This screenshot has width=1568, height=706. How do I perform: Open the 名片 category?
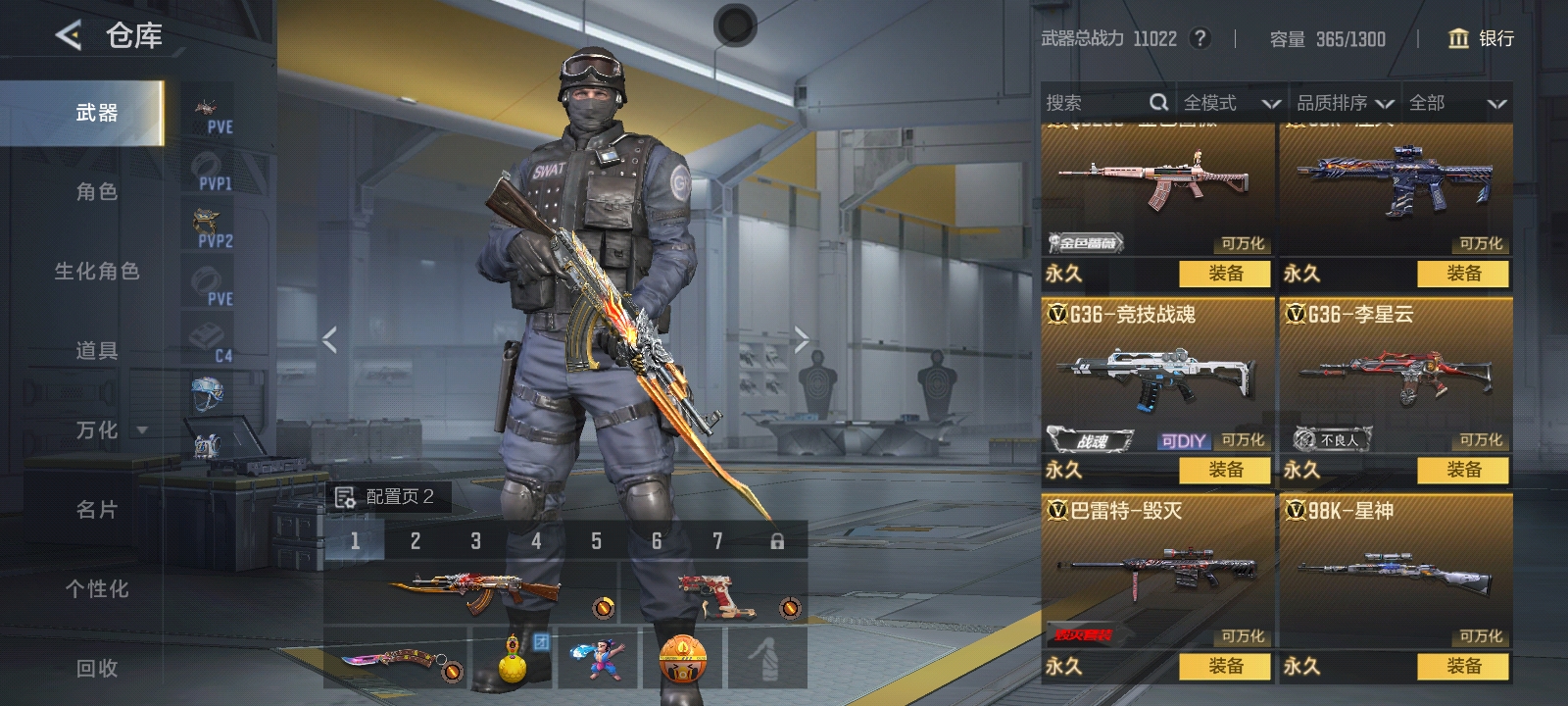pyautogui.click(x=96, y=509)
